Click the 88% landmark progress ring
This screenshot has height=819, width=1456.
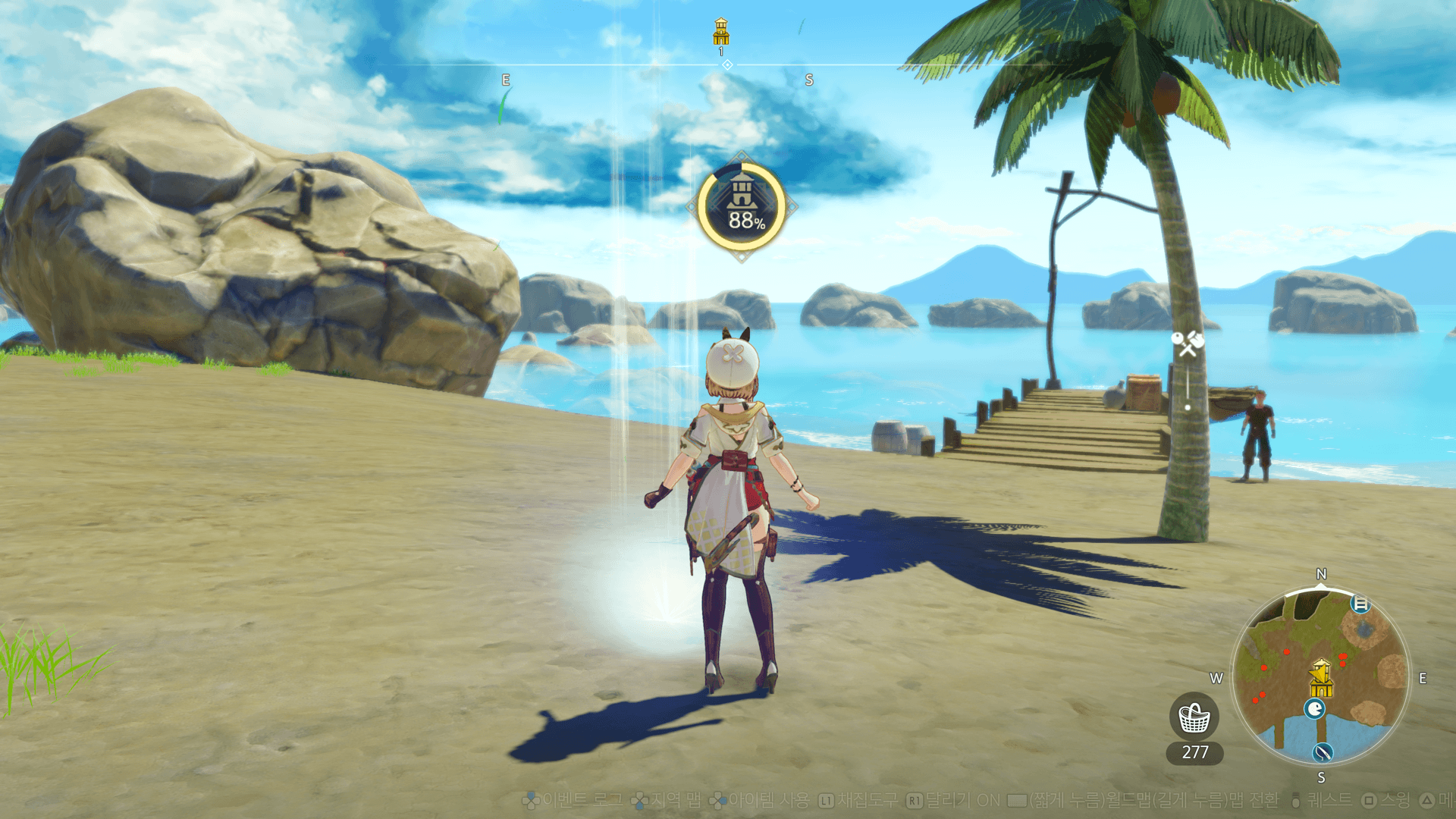(742, 206)
